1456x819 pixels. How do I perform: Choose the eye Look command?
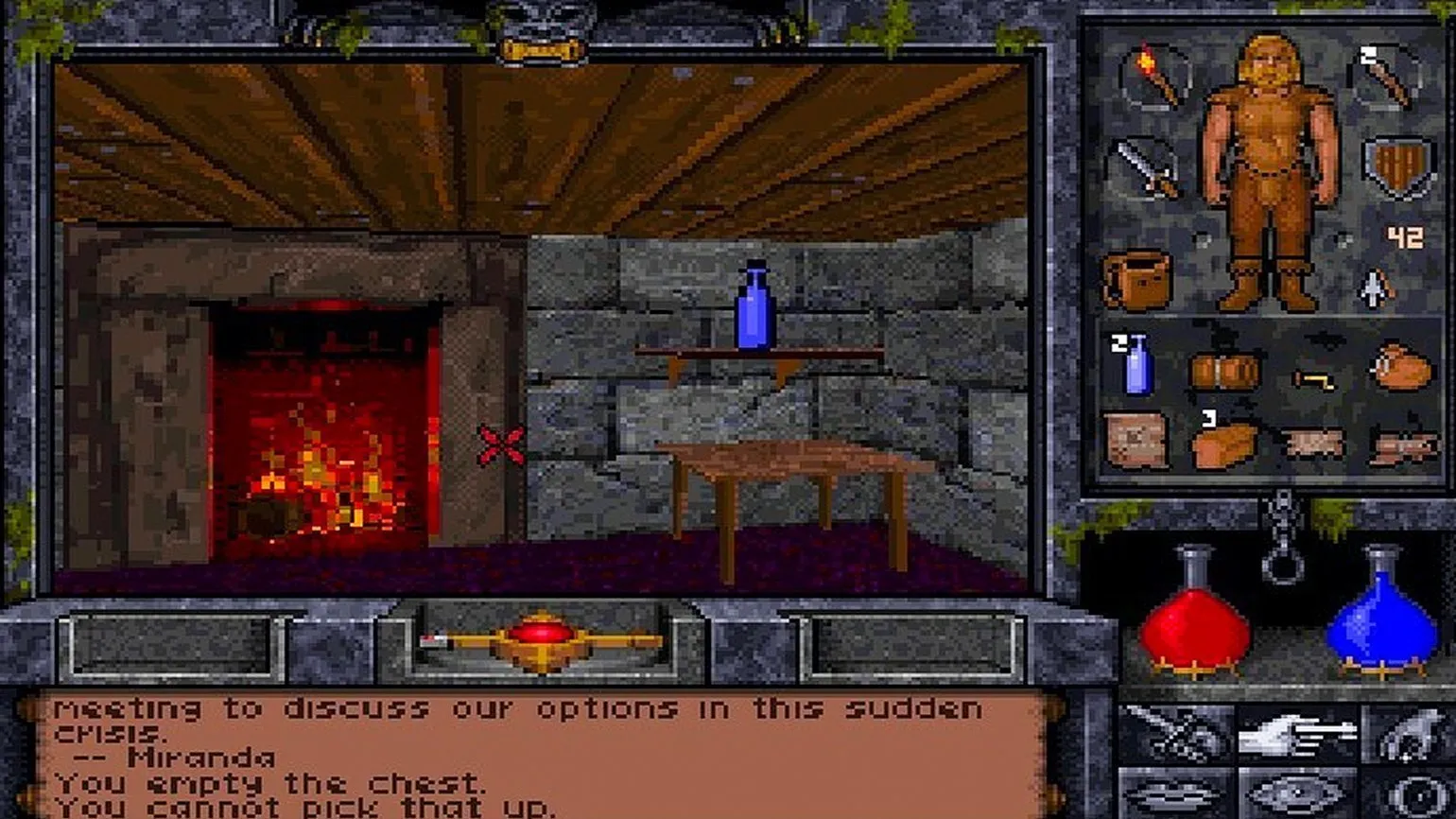(1296, 794)
